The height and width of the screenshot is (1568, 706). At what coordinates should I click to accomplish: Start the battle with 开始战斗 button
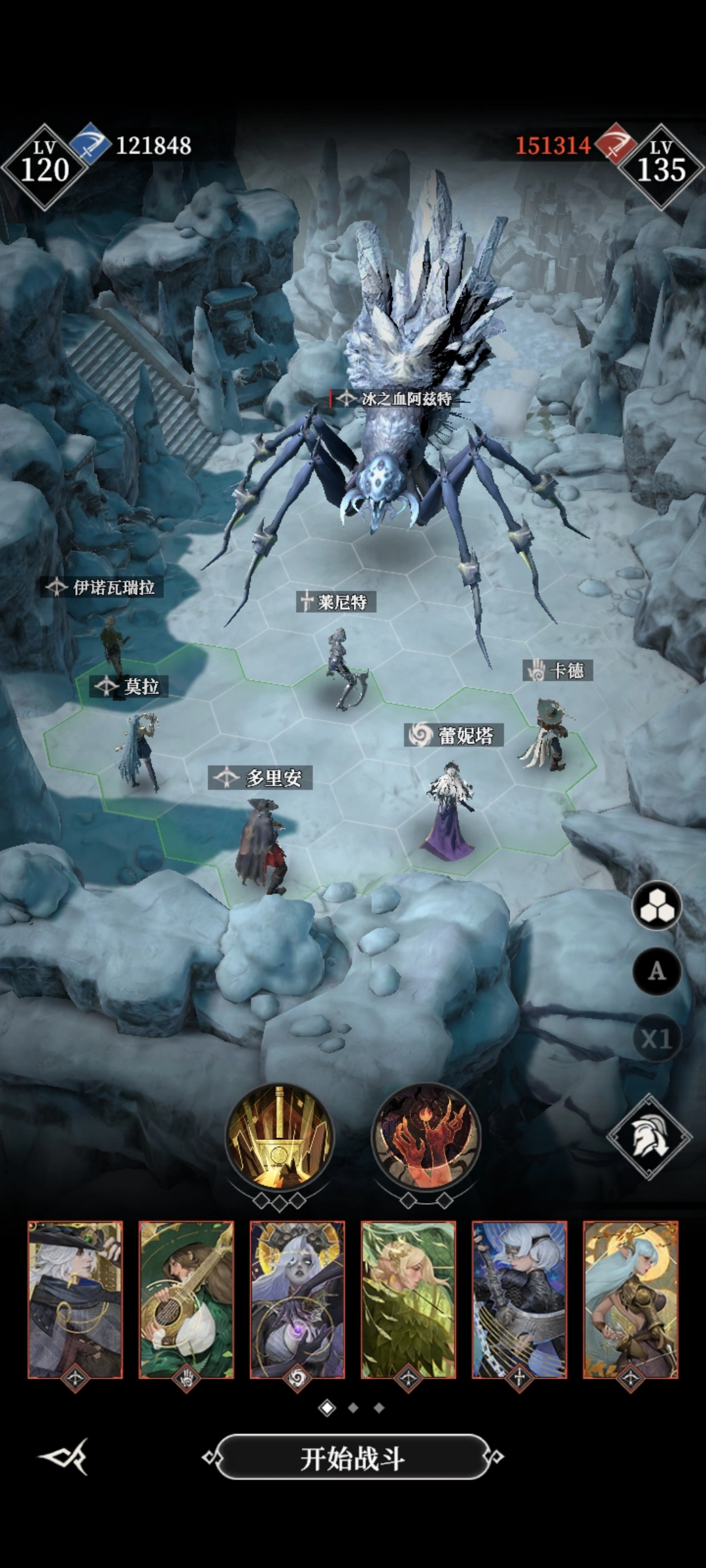click(x=353, y=1458)
